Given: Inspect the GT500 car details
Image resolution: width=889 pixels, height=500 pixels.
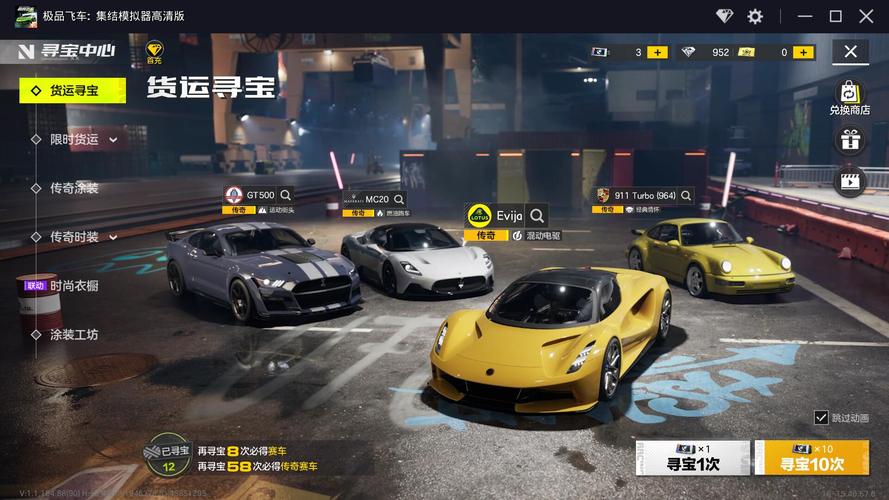Looking at the screenshot, I should [286, 195].
